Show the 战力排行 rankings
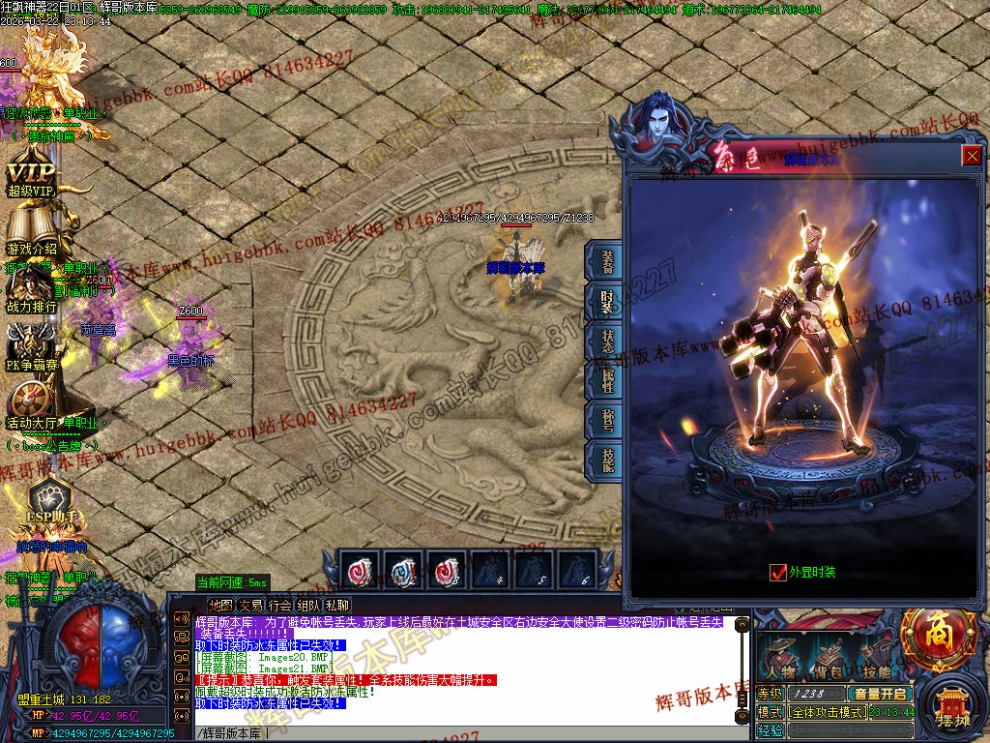This screenshot has height=743, width=990. [x=32, y=290]
